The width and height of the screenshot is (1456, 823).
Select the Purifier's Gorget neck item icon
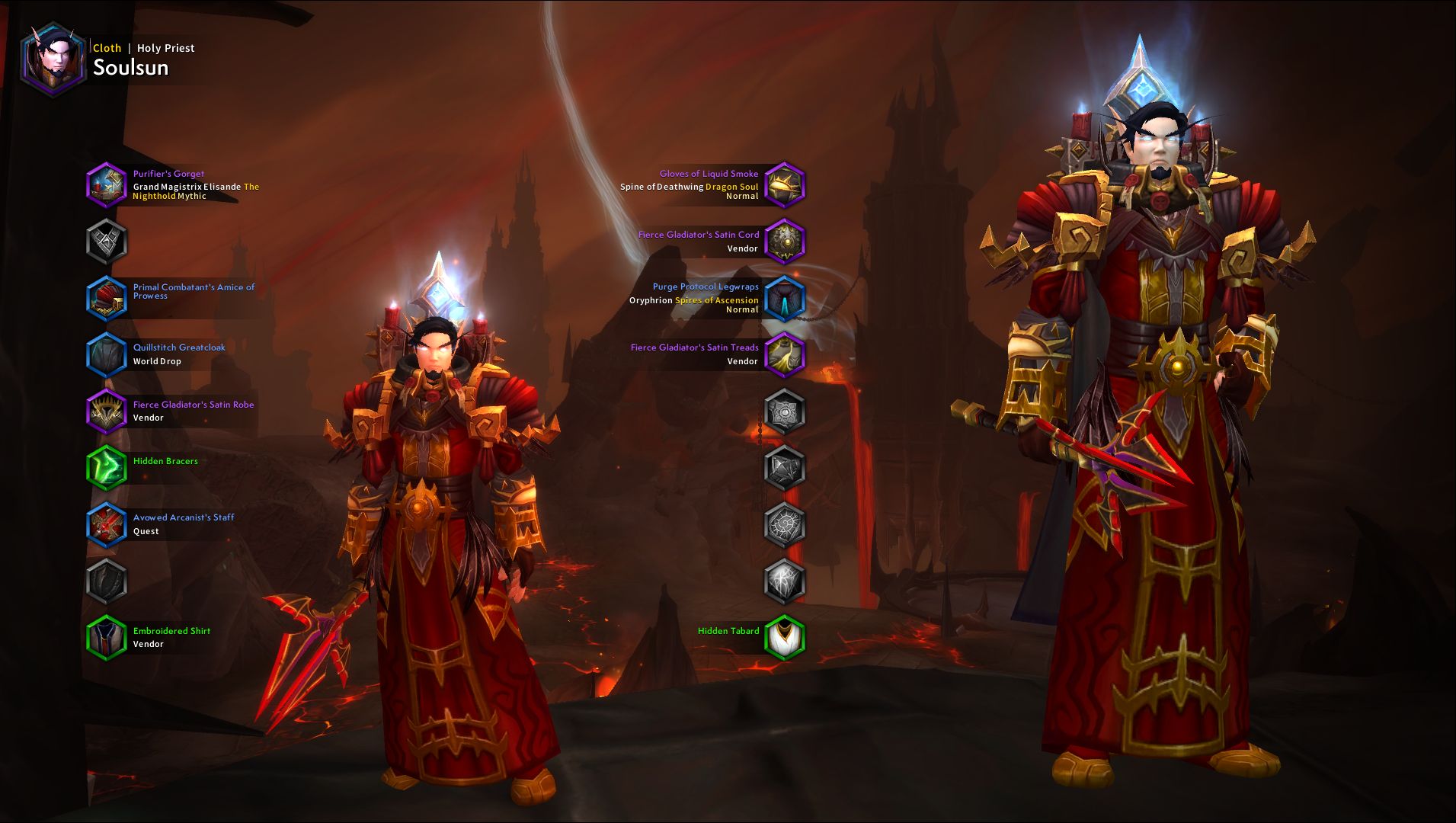[x=107, y=184]
